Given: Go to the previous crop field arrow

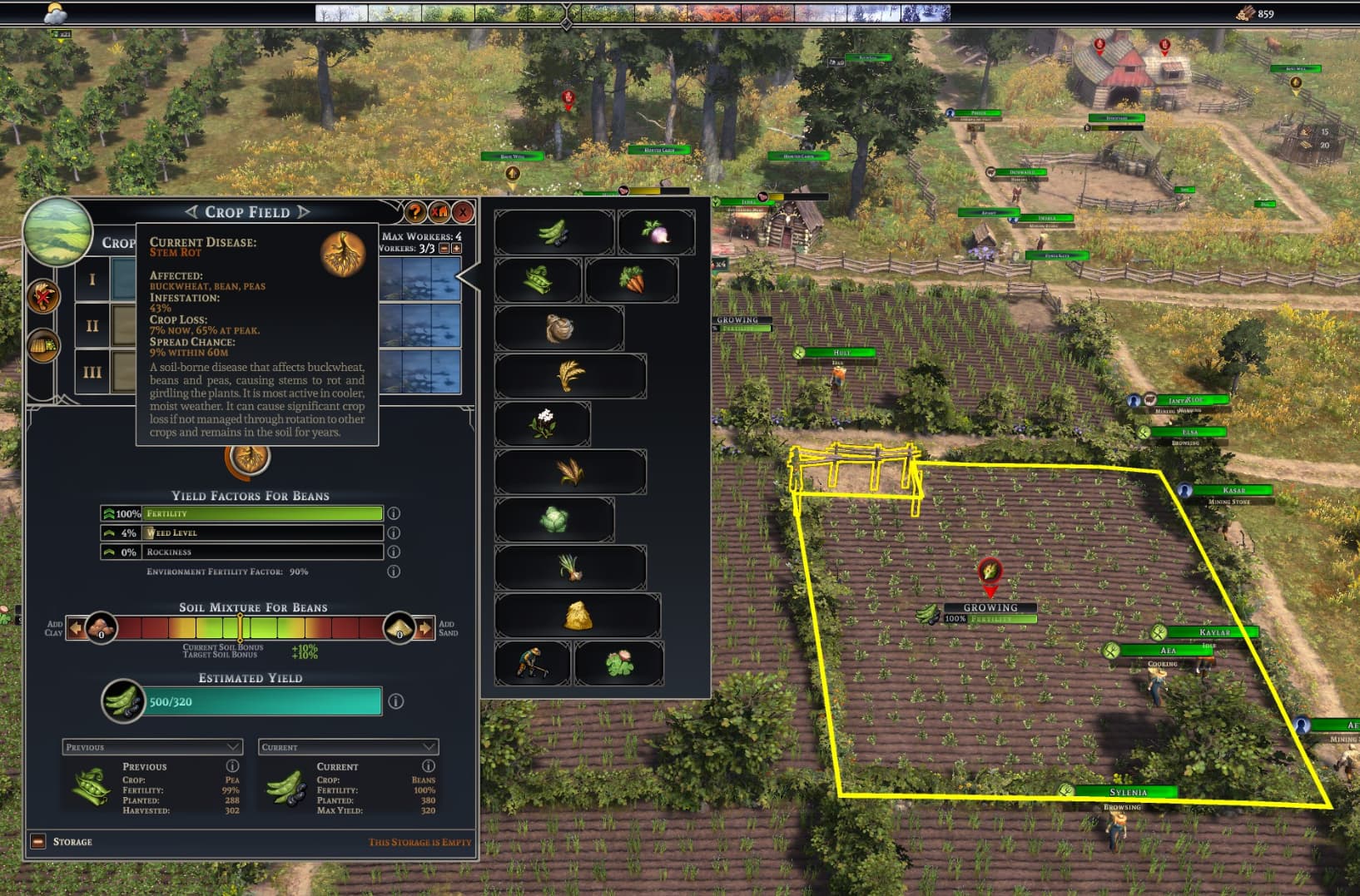Looking at the screenshot, I should coord(191,212).
